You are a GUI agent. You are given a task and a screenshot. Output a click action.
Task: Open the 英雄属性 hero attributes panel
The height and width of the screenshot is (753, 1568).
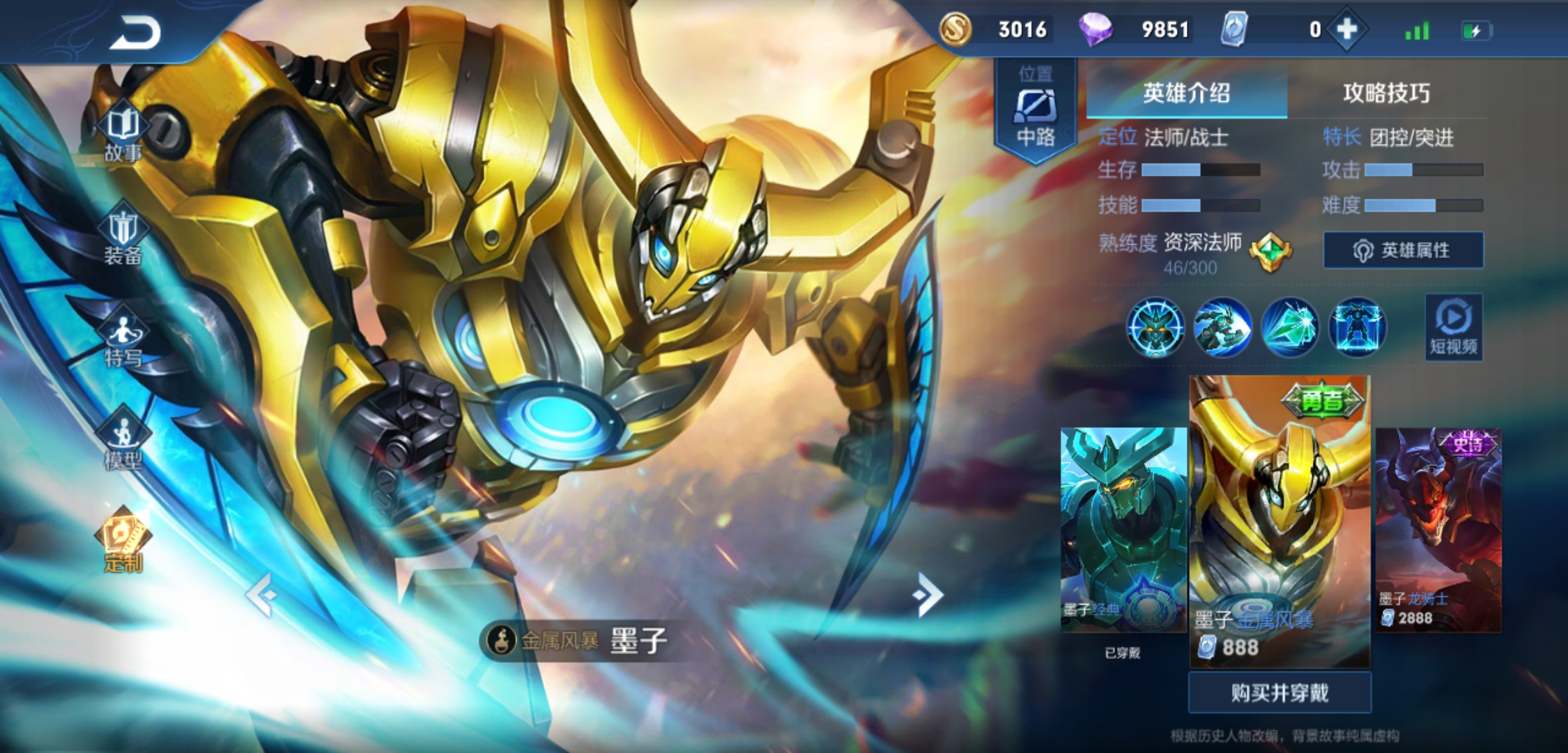[1404, 251]
